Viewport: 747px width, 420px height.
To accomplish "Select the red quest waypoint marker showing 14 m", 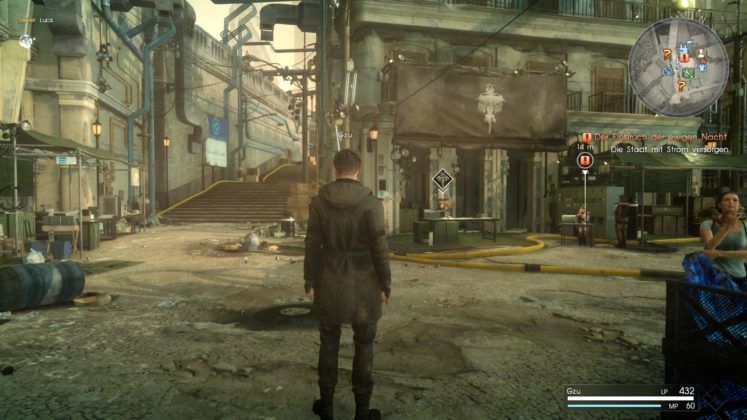I will click(x=586, y=160).
